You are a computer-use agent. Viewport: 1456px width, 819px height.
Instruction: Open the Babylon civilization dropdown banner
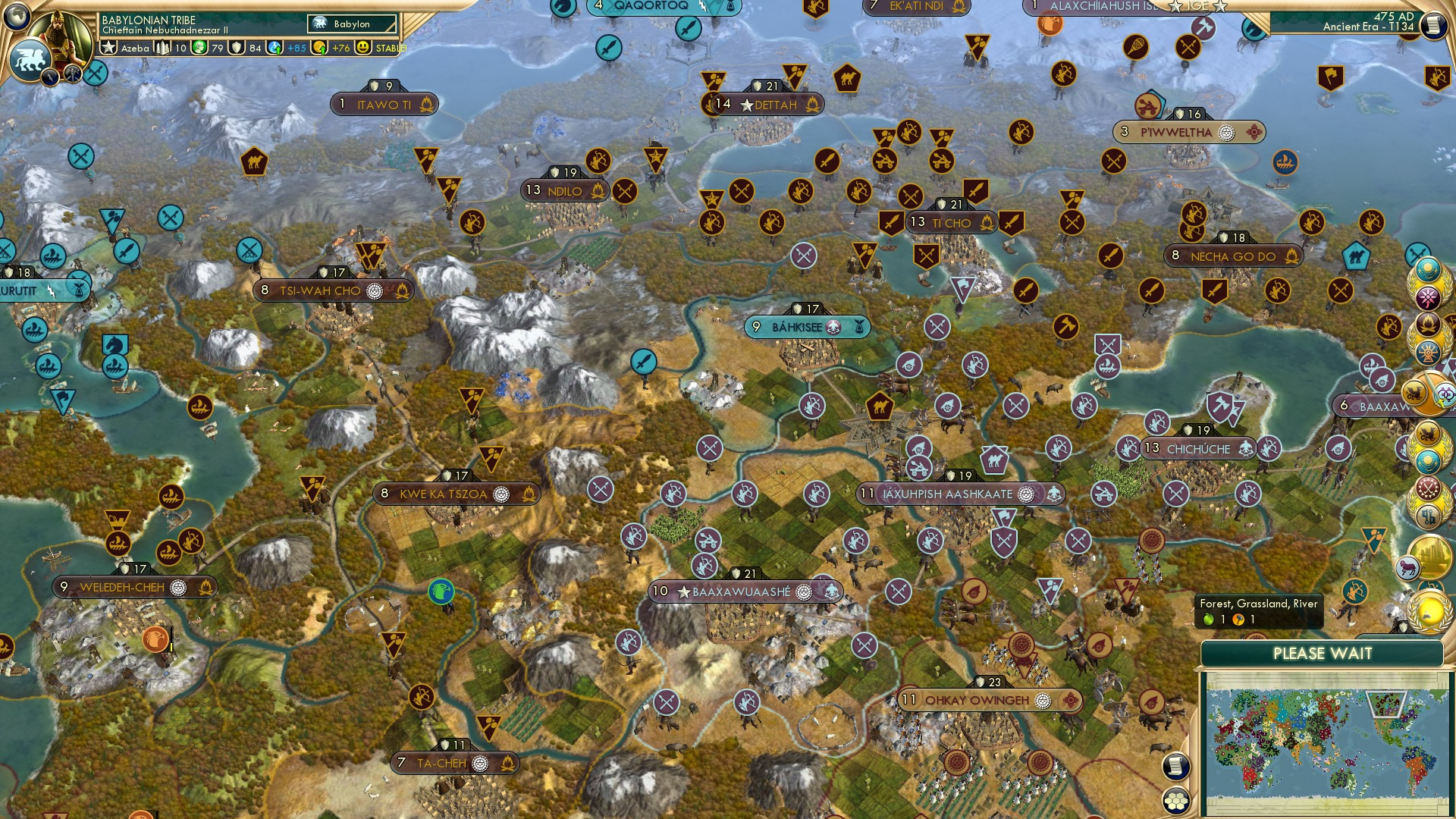(x=351, y=24)
